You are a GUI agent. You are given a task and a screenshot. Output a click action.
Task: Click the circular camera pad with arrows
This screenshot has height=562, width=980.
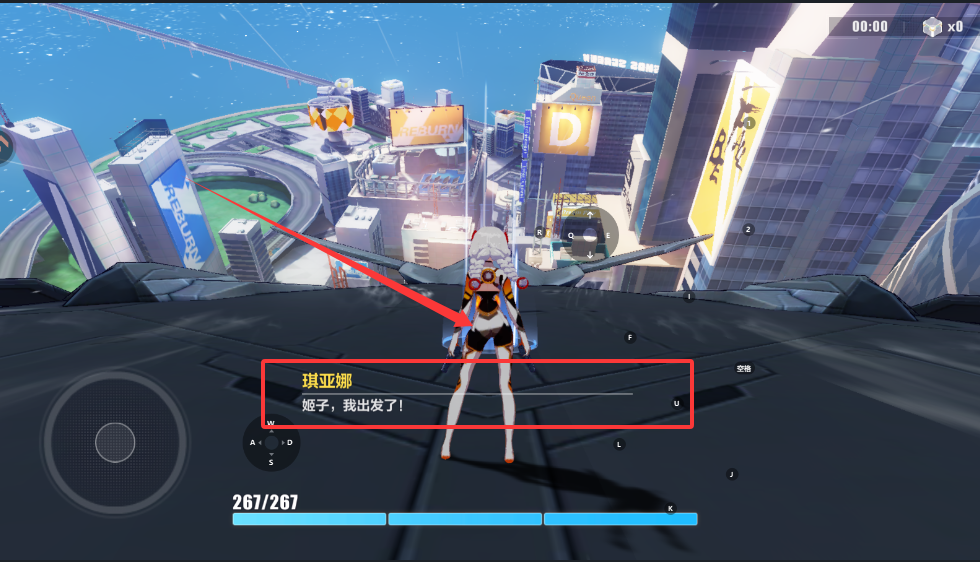click(589, 235)
